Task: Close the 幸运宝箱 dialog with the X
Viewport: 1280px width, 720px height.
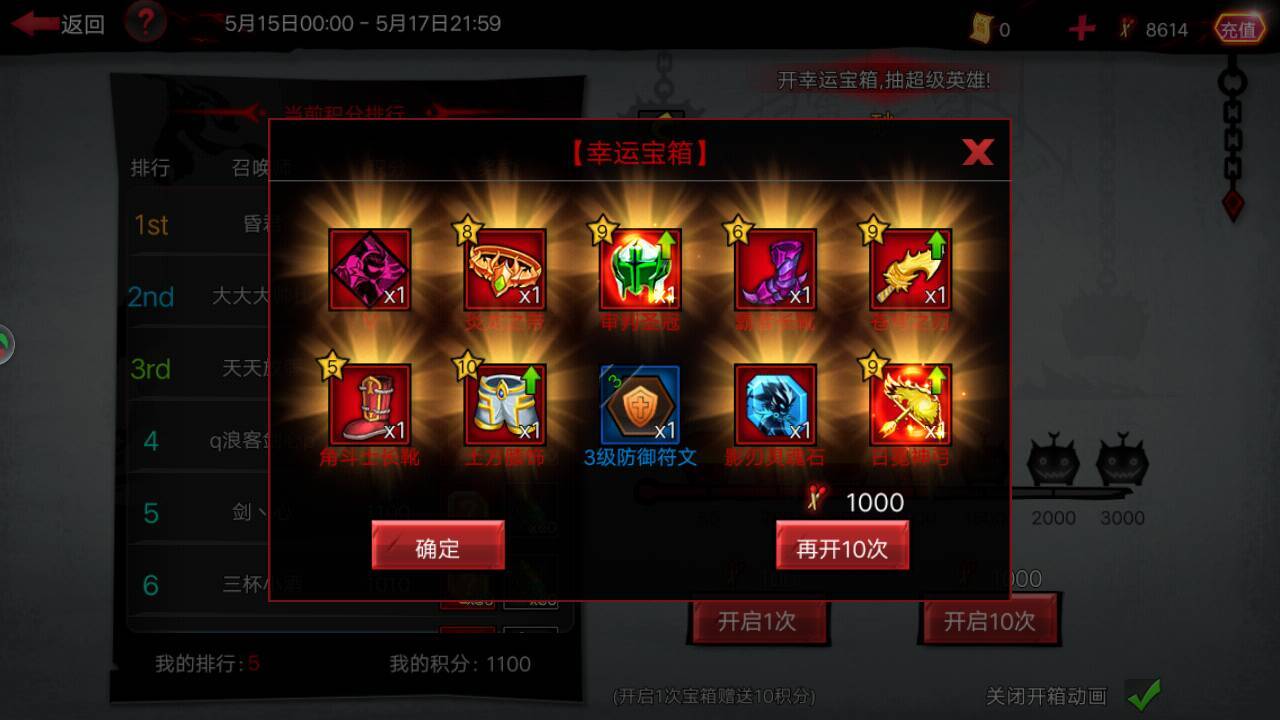Action: pyautogui.click(x=977, y=152)
